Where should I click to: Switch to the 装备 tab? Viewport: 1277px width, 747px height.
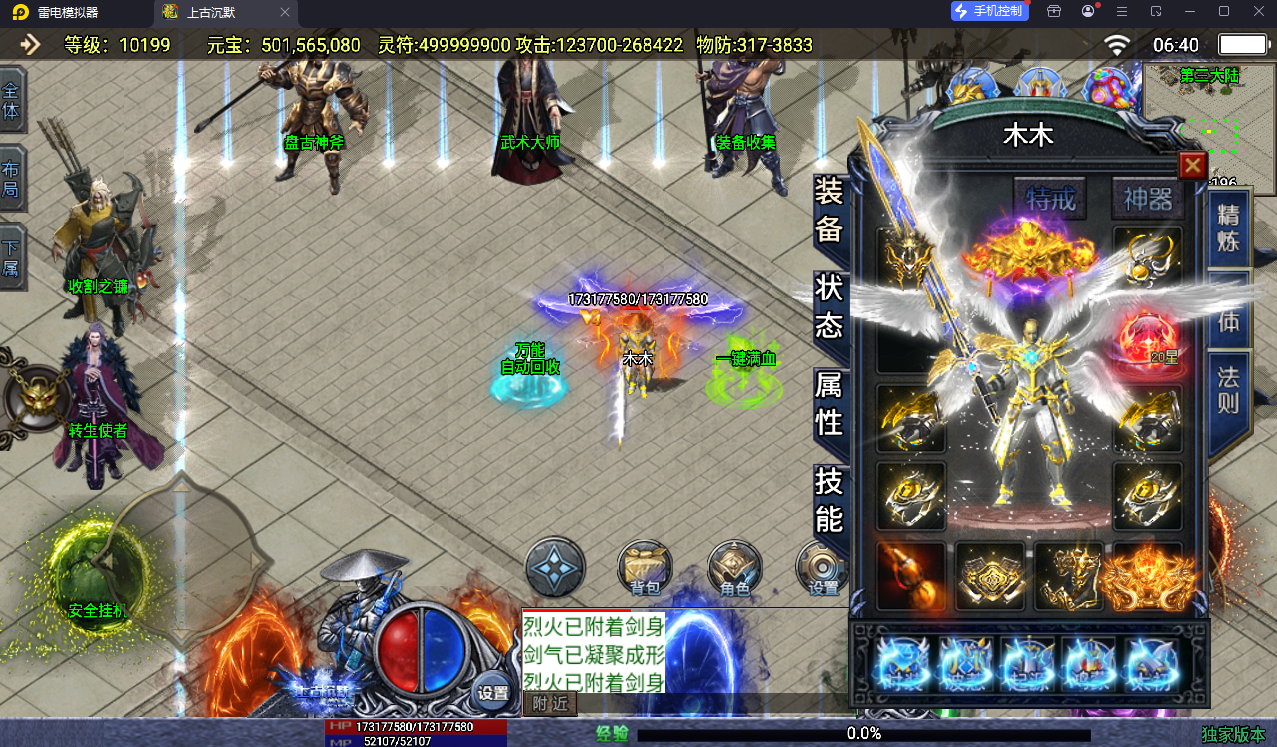click(x=829, y=210)
